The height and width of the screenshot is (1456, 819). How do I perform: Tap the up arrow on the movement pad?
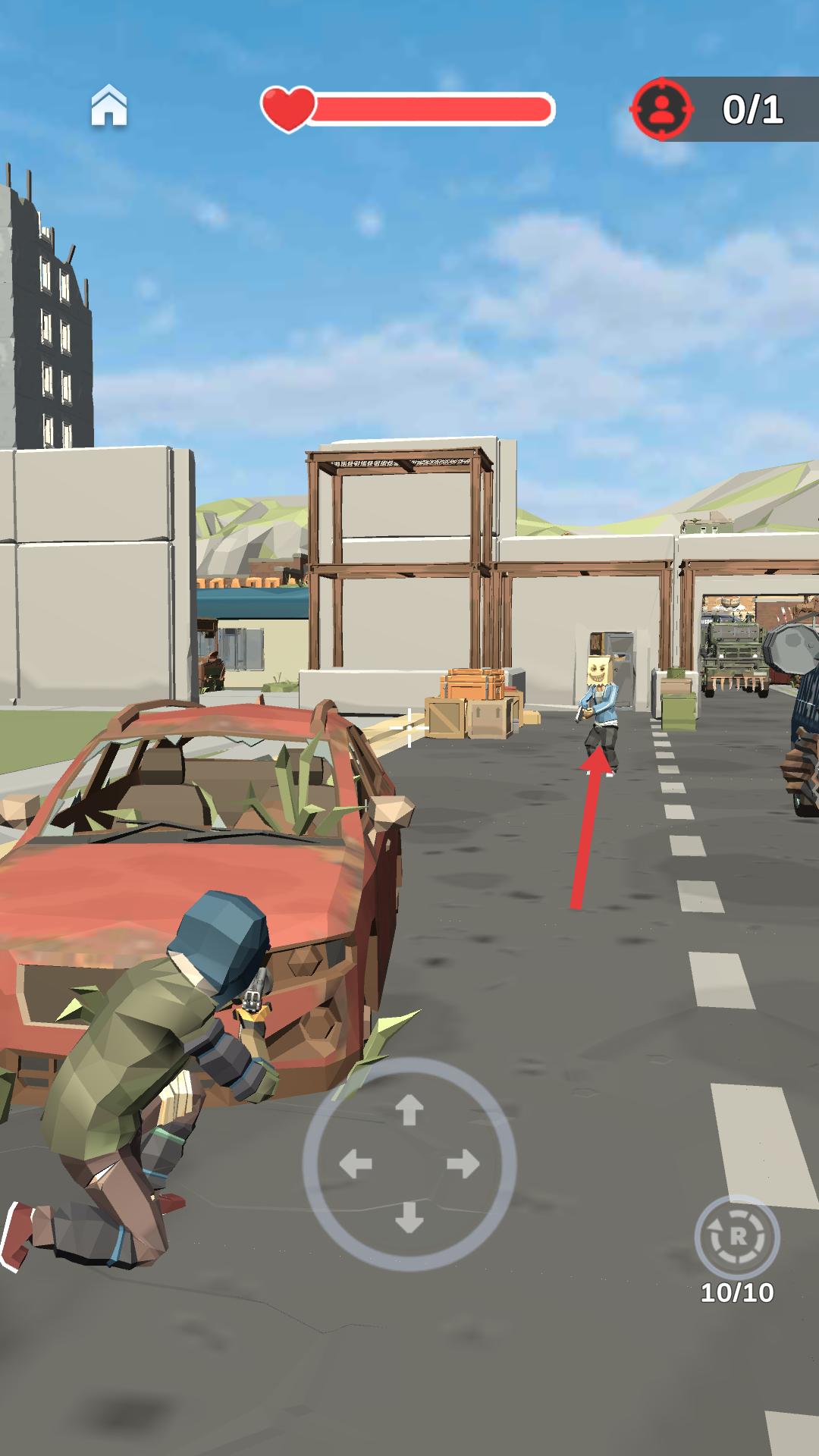coord(409,1110)
